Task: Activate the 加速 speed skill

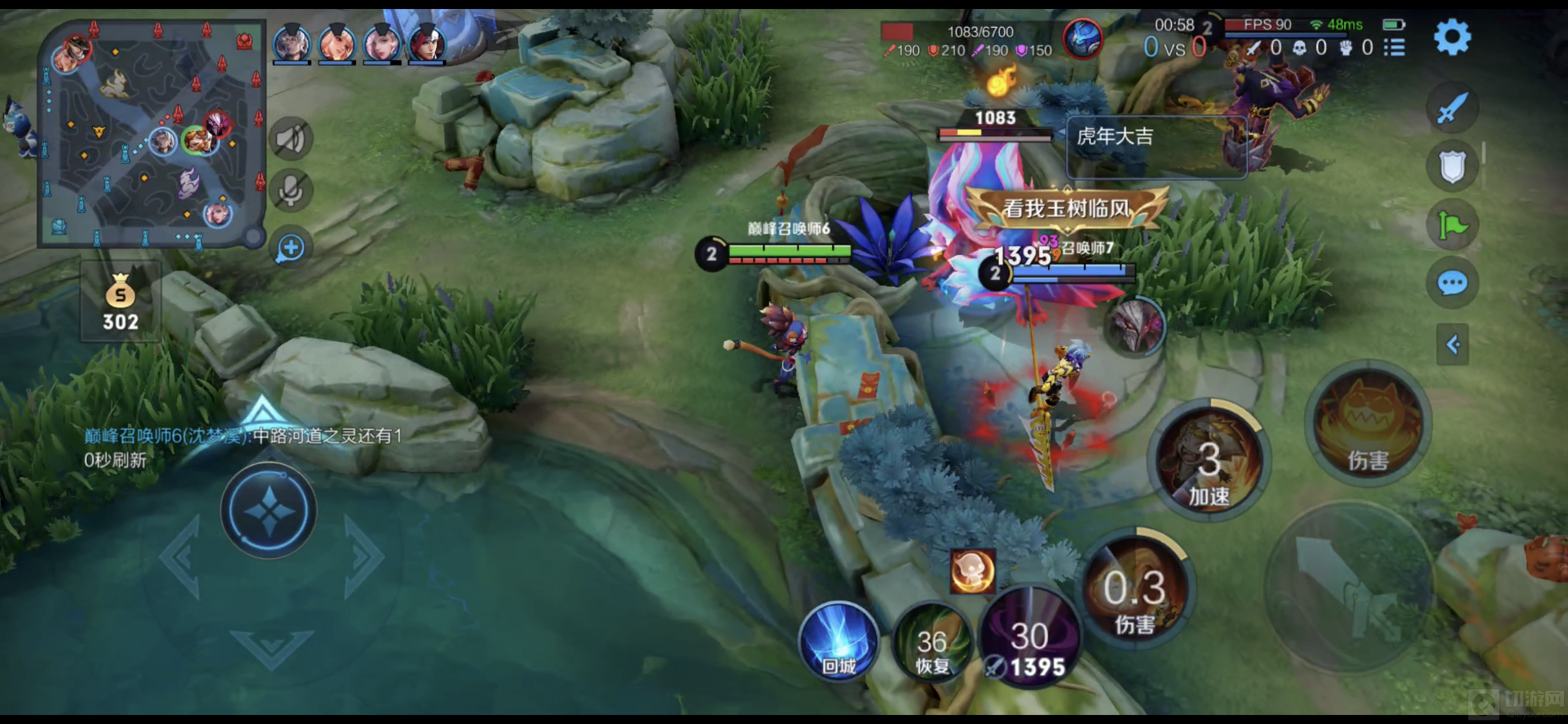Action: pos(1209,461)
